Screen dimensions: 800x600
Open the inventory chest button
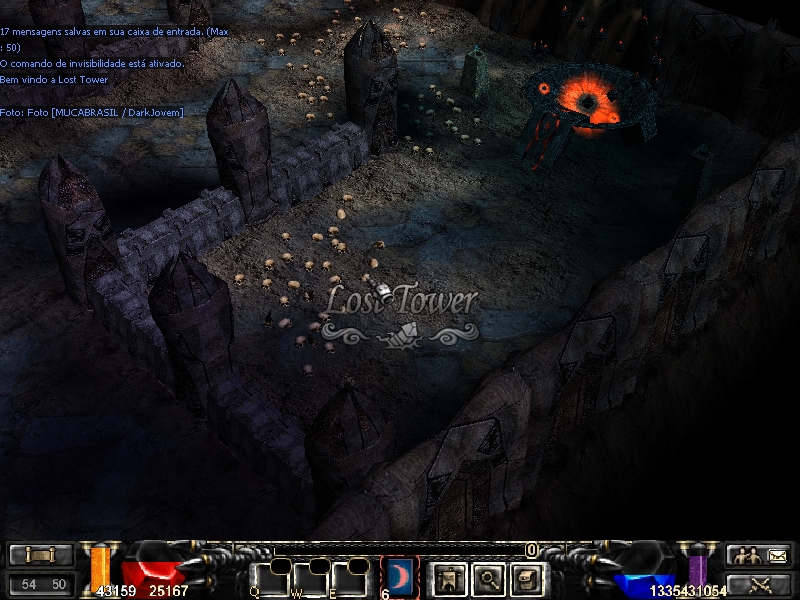527,577
